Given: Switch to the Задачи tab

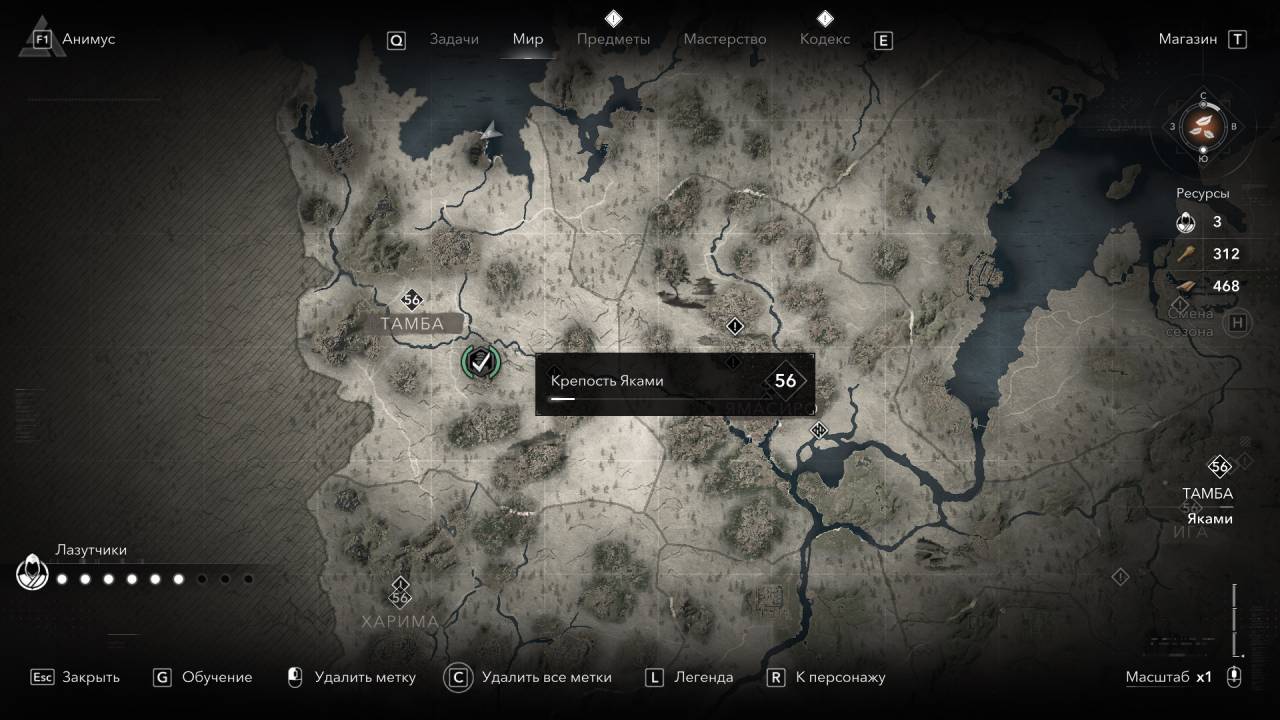Looking at the screenshot, I should pyautogui.click(x=454, y=39).
